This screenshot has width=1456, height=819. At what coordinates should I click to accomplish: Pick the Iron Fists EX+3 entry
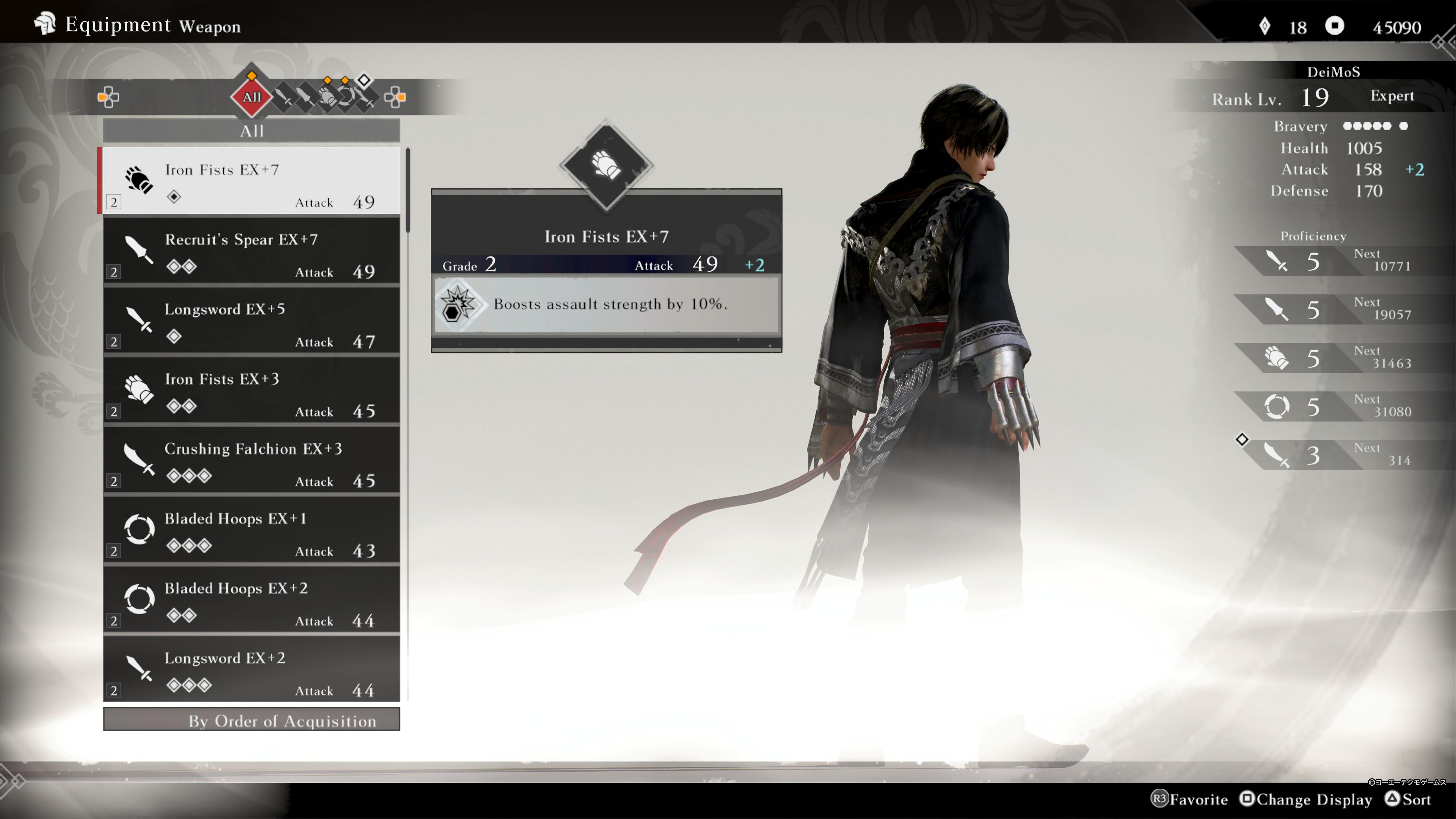251,391
